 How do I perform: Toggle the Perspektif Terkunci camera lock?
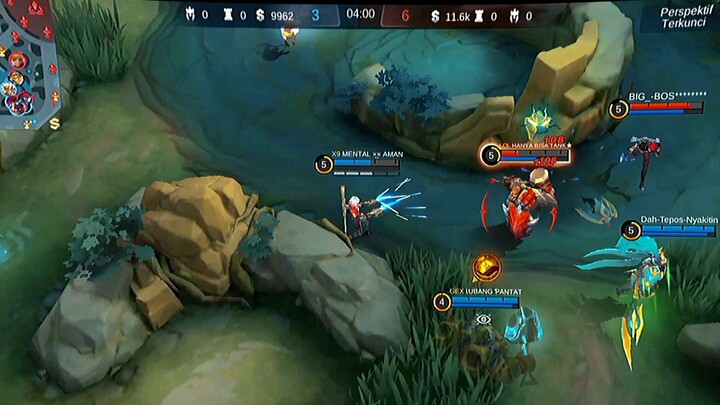pyautogui.click(x=684, y=17)
